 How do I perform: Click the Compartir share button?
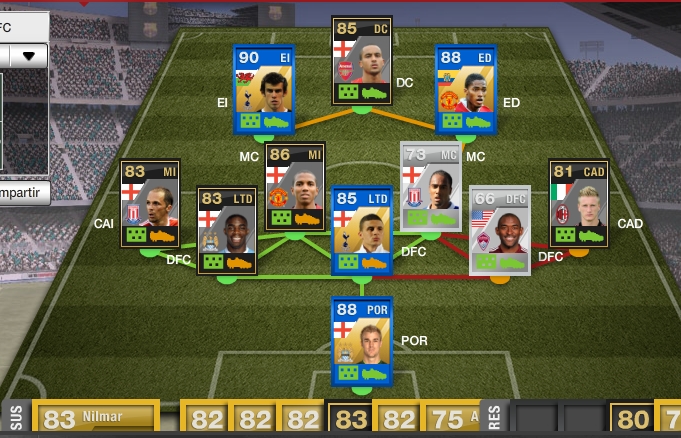[22, 193]
